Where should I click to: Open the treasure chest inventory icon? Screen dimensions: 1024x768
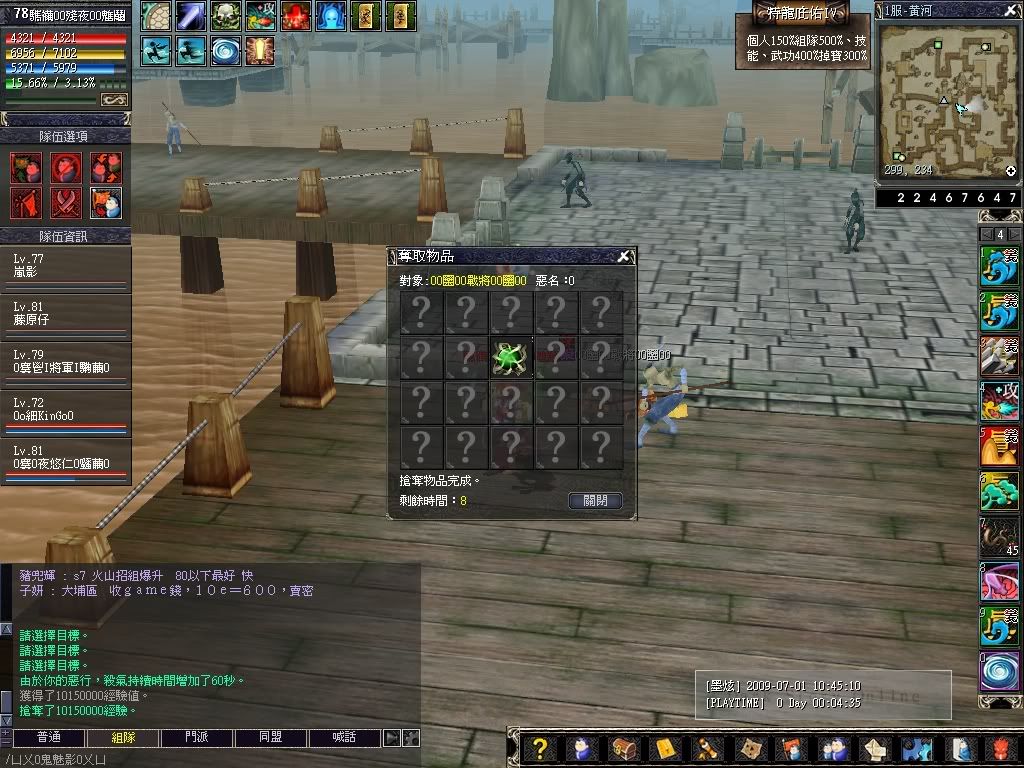click(x=623, y=748)
